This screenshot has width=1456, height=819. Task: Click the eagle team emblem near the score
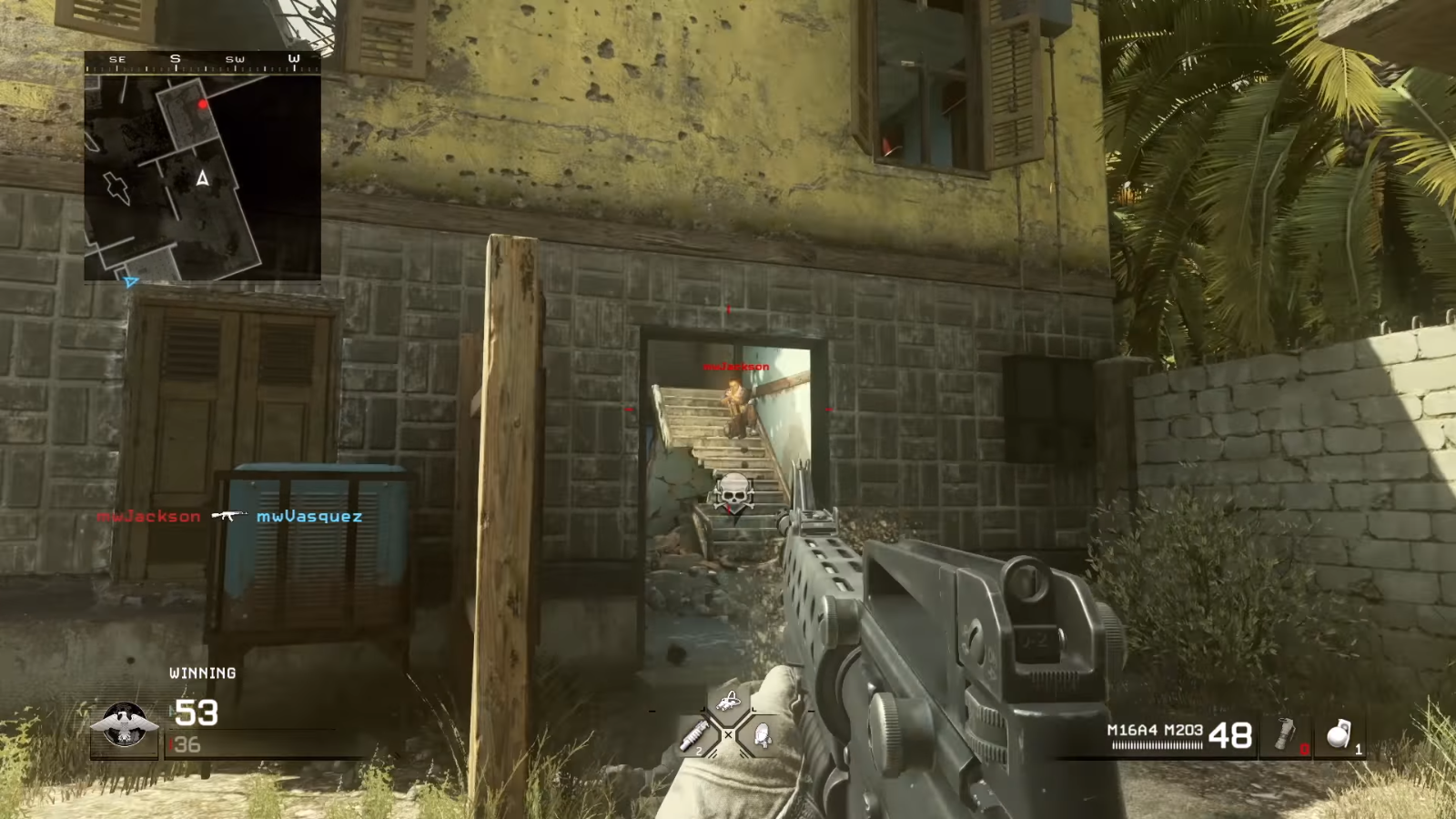[123, 722]
